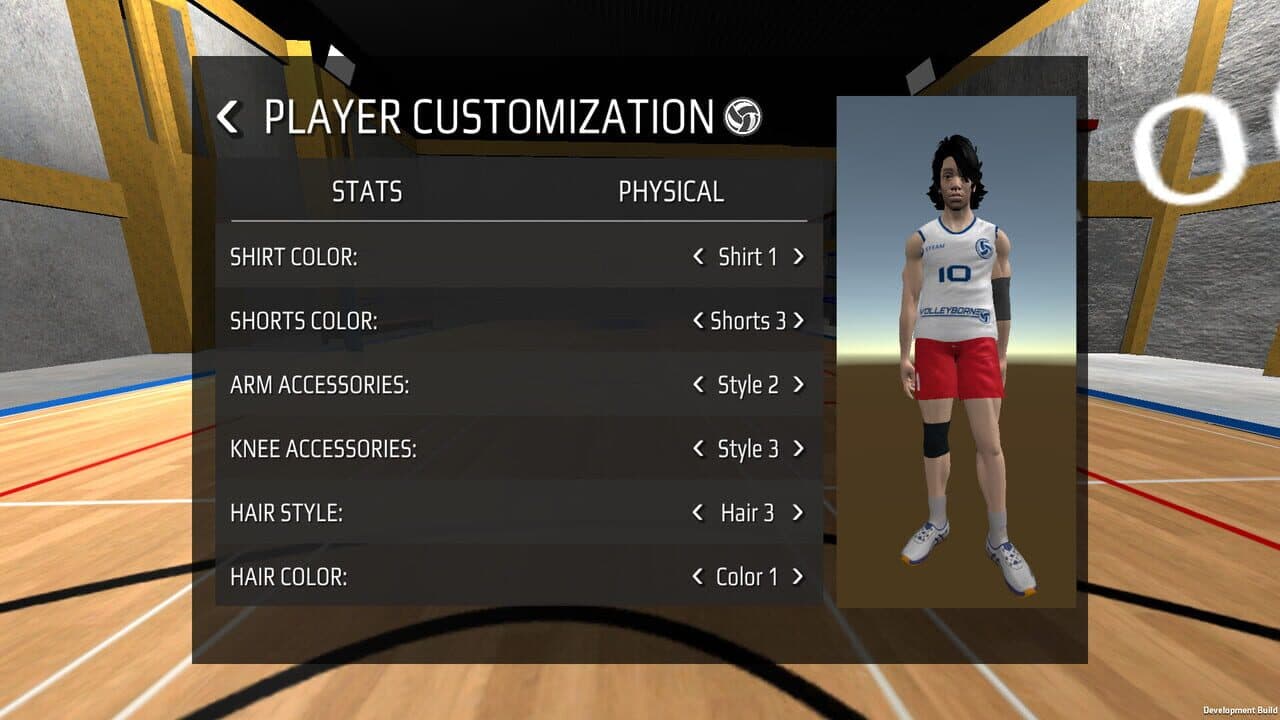The image size is (1280, 720).
Task: Step back from knee accessories Style 3
Action: pos(698,448)
